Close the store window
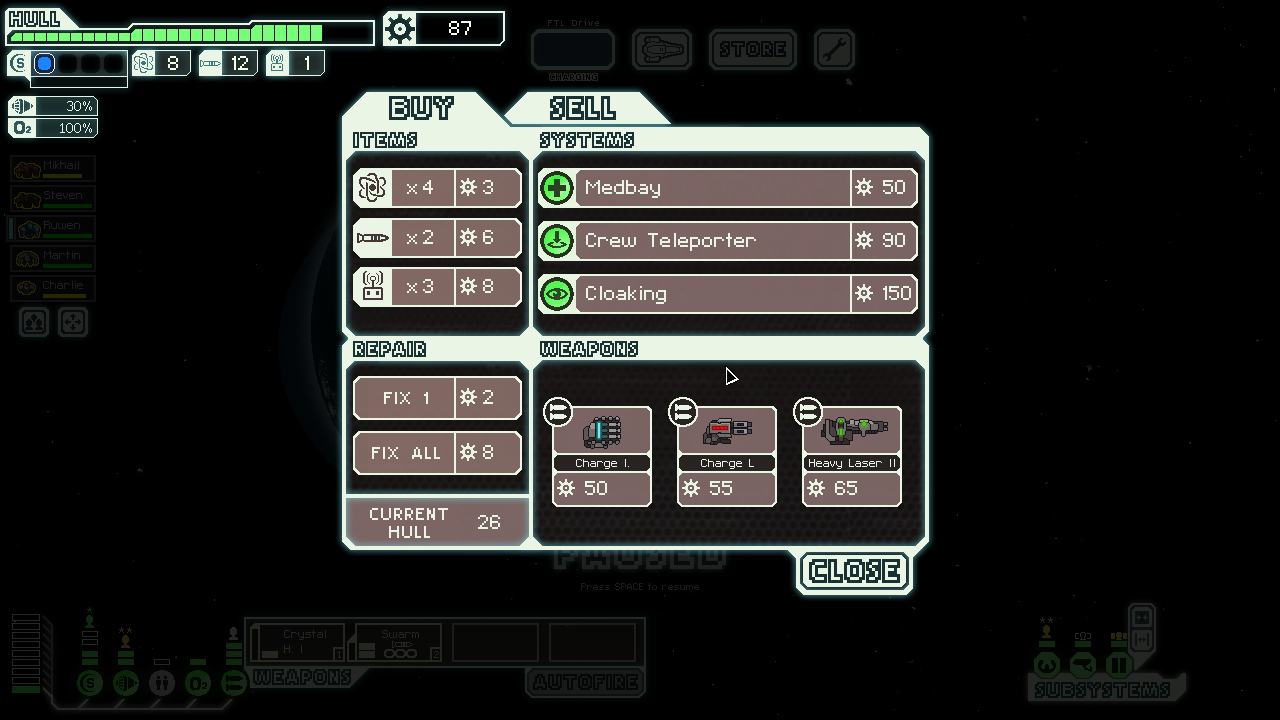Viewport: 1280px width, 720px height. point(854,571)
